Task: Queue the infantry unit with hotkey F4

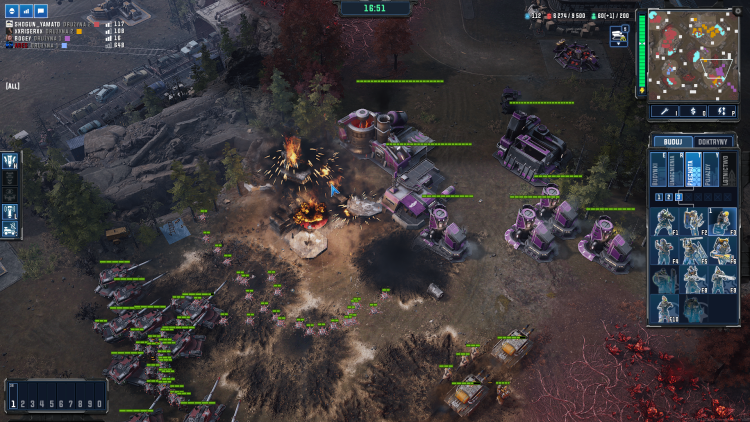Action: 665,251
